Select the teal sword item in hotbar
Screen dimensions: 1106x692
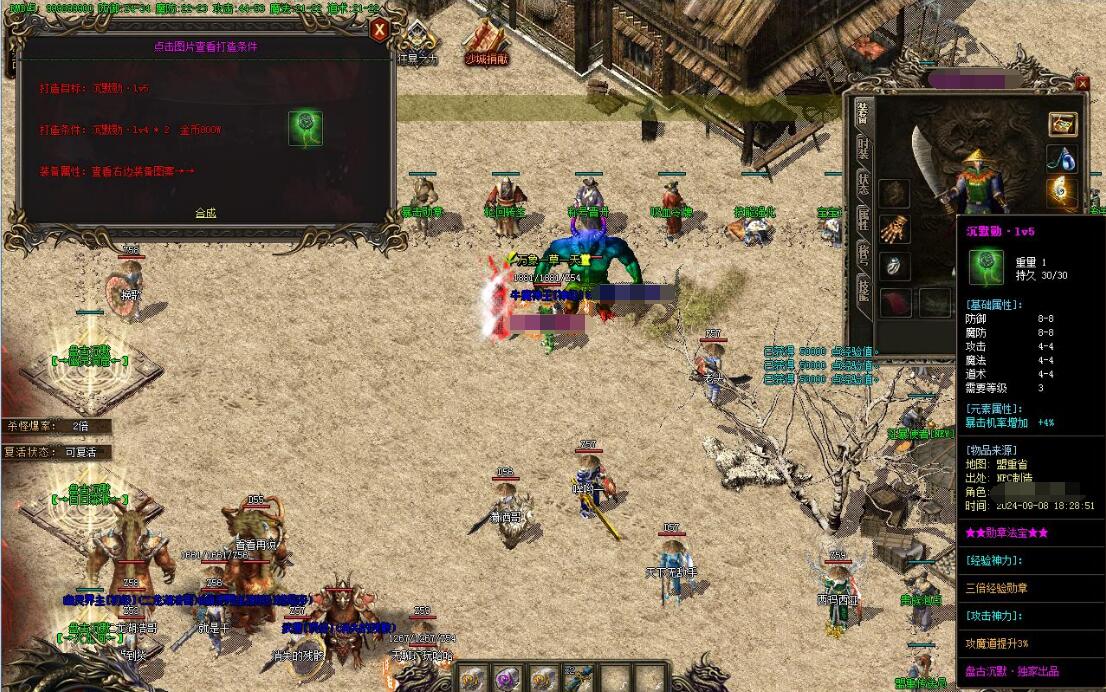pyautogui.click(x=581, y=678)
